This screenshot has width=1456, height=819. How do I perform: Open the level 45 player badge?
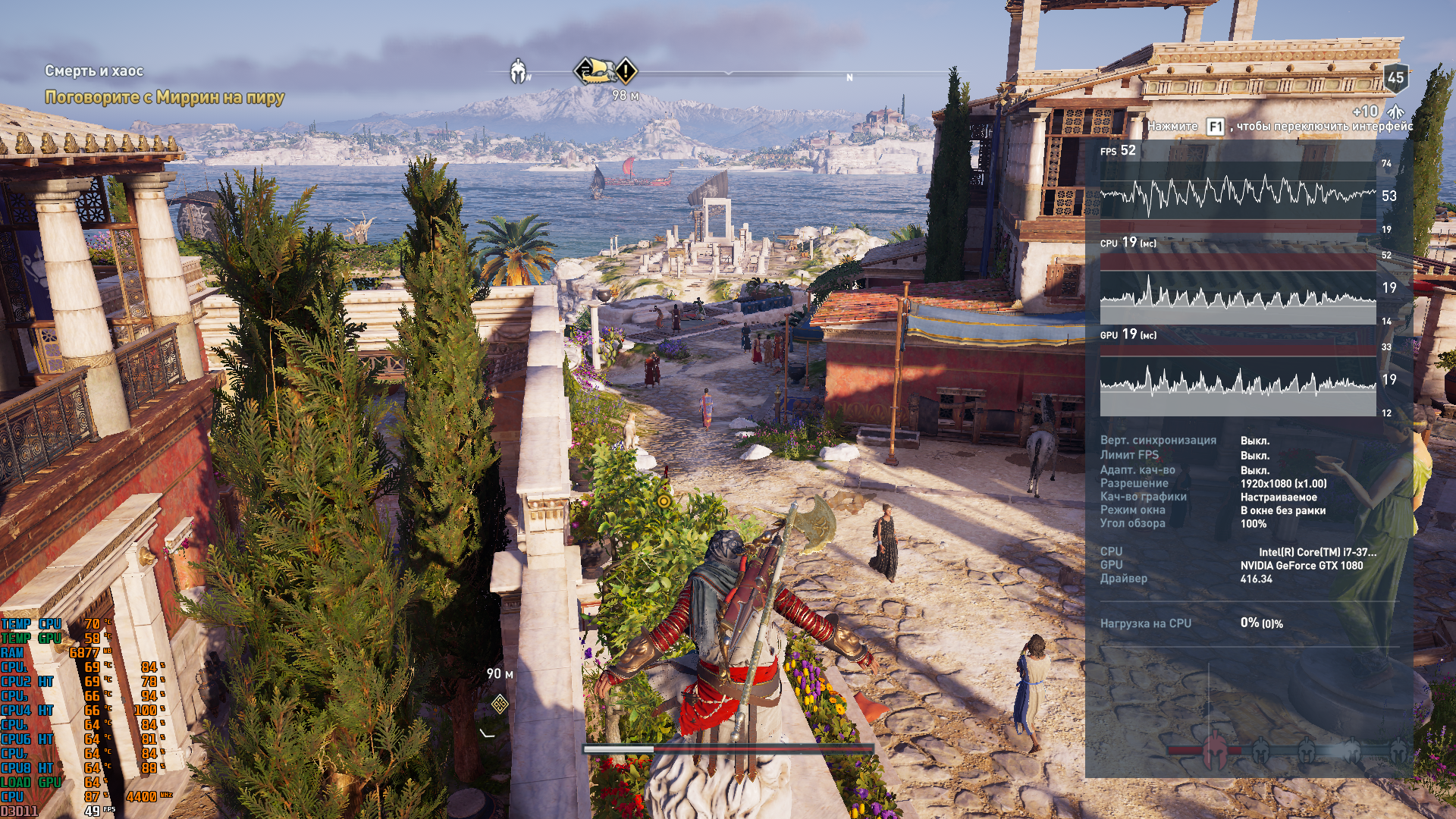click(1395, 77)
